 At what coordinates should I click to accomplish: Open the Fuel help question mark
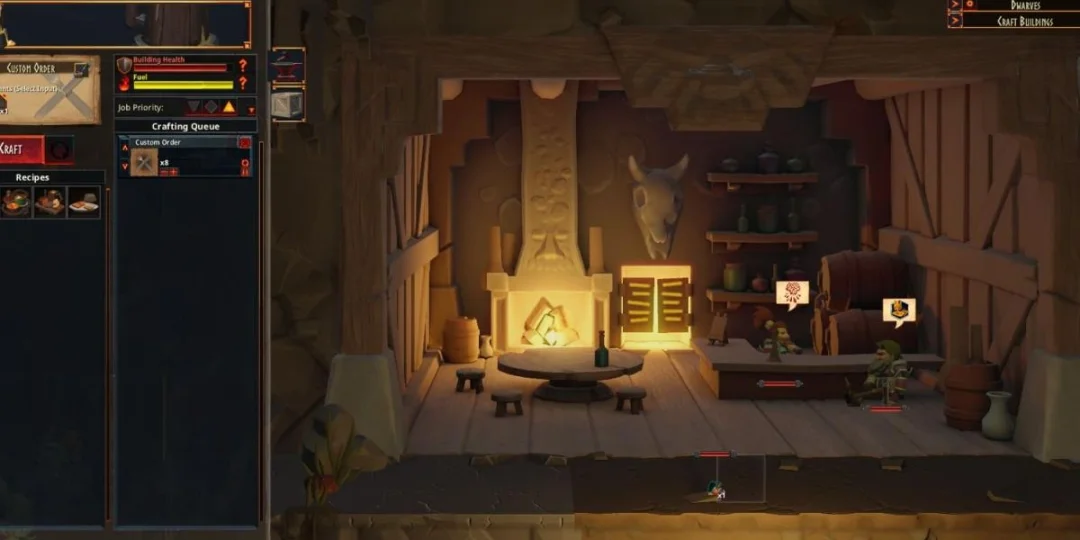click(x=242, y=83)
